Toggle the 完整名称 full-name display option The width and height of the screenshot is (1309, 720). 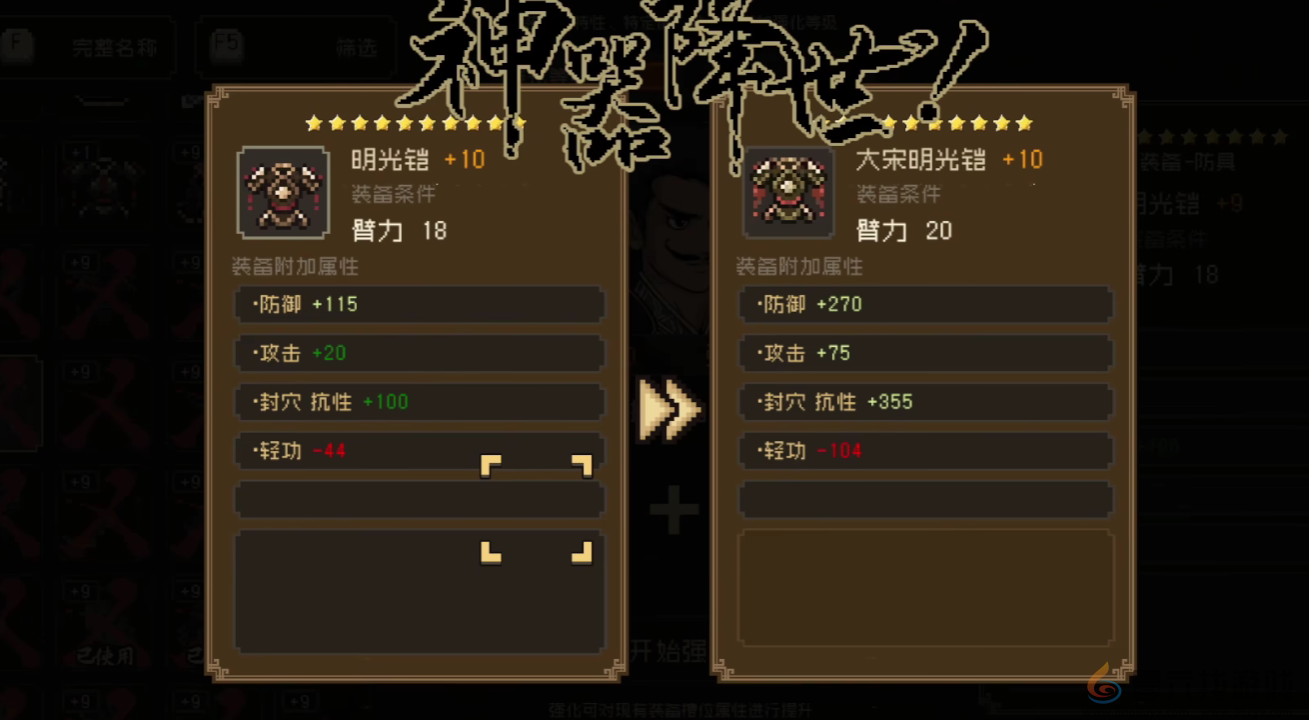click(113, 47)
